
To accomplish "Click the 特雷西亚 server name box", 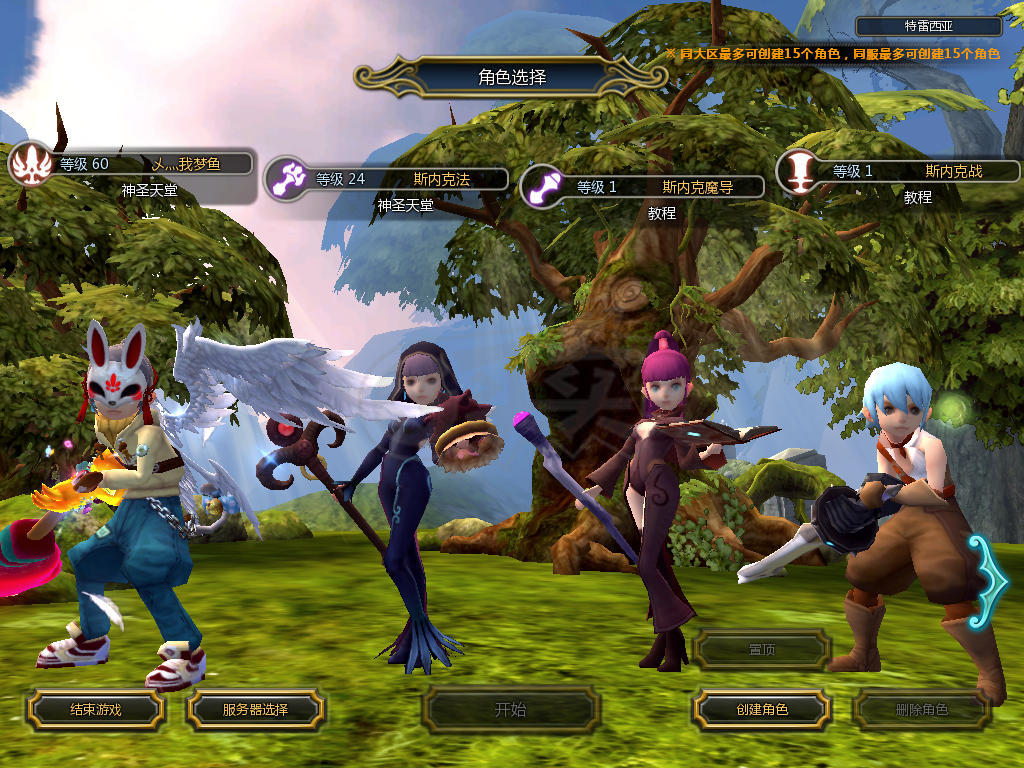I will tap(929, 27).
